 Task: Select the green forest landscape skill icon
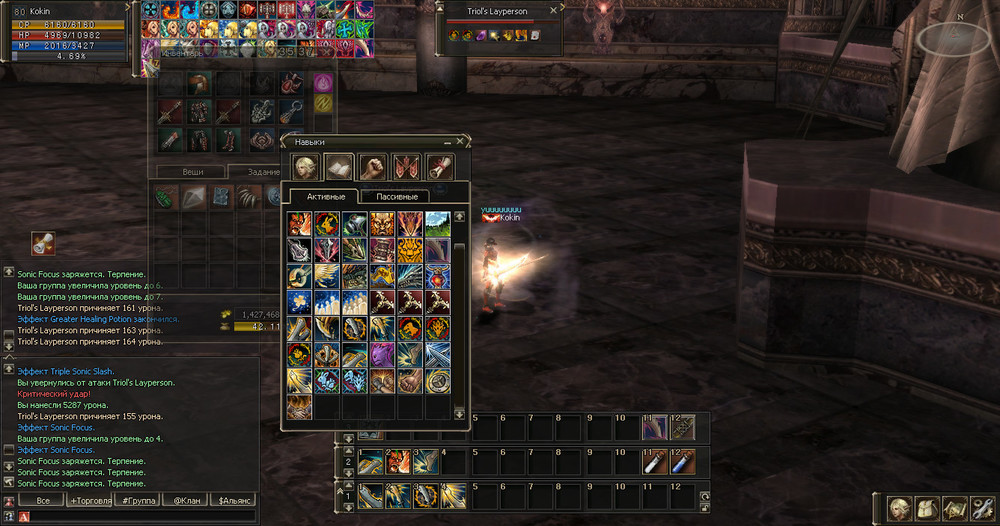click(x=437, y=222)
